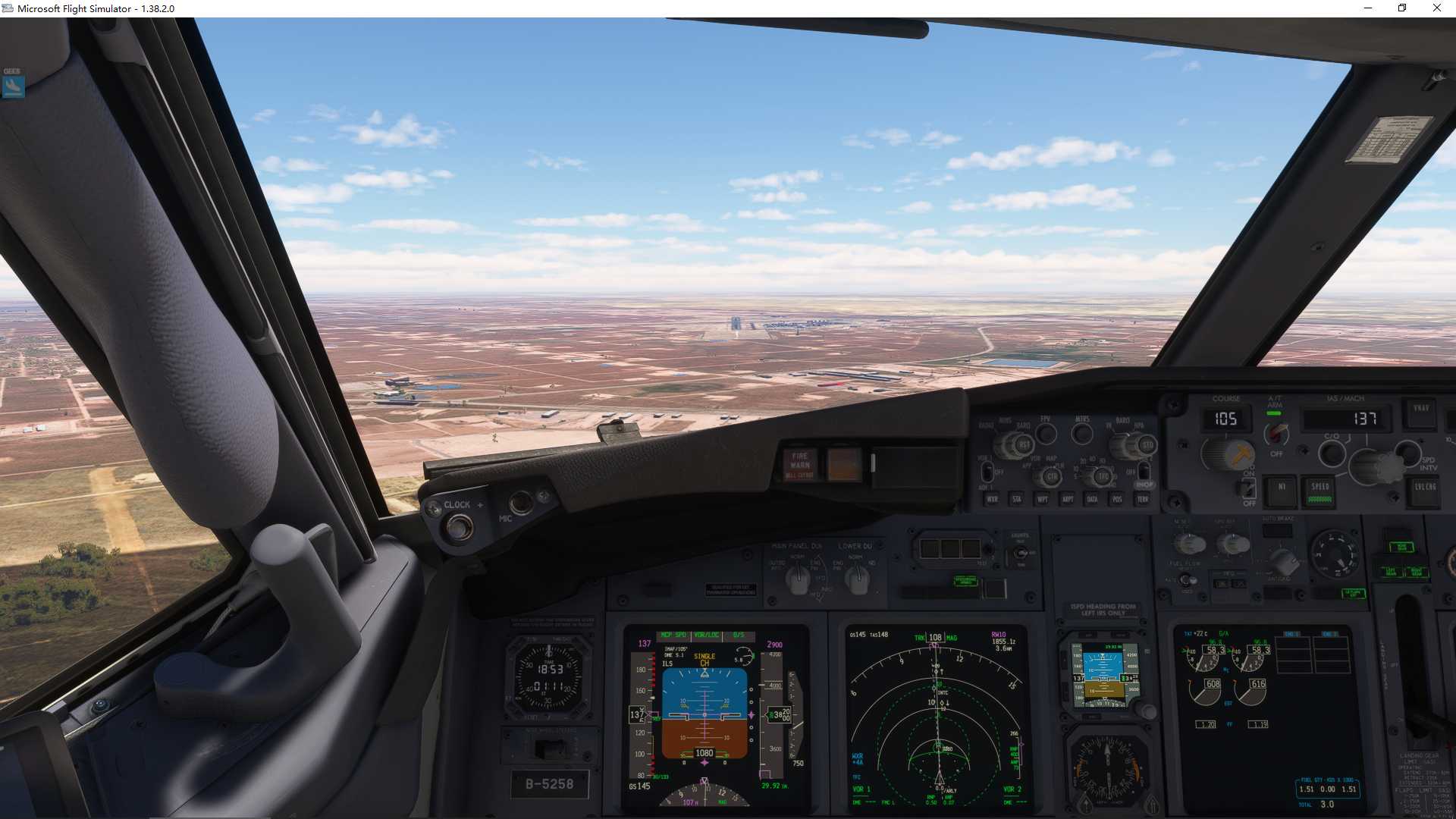
Task: Toggle the flight director ON/OFF switch
Action: point(1247,489)
